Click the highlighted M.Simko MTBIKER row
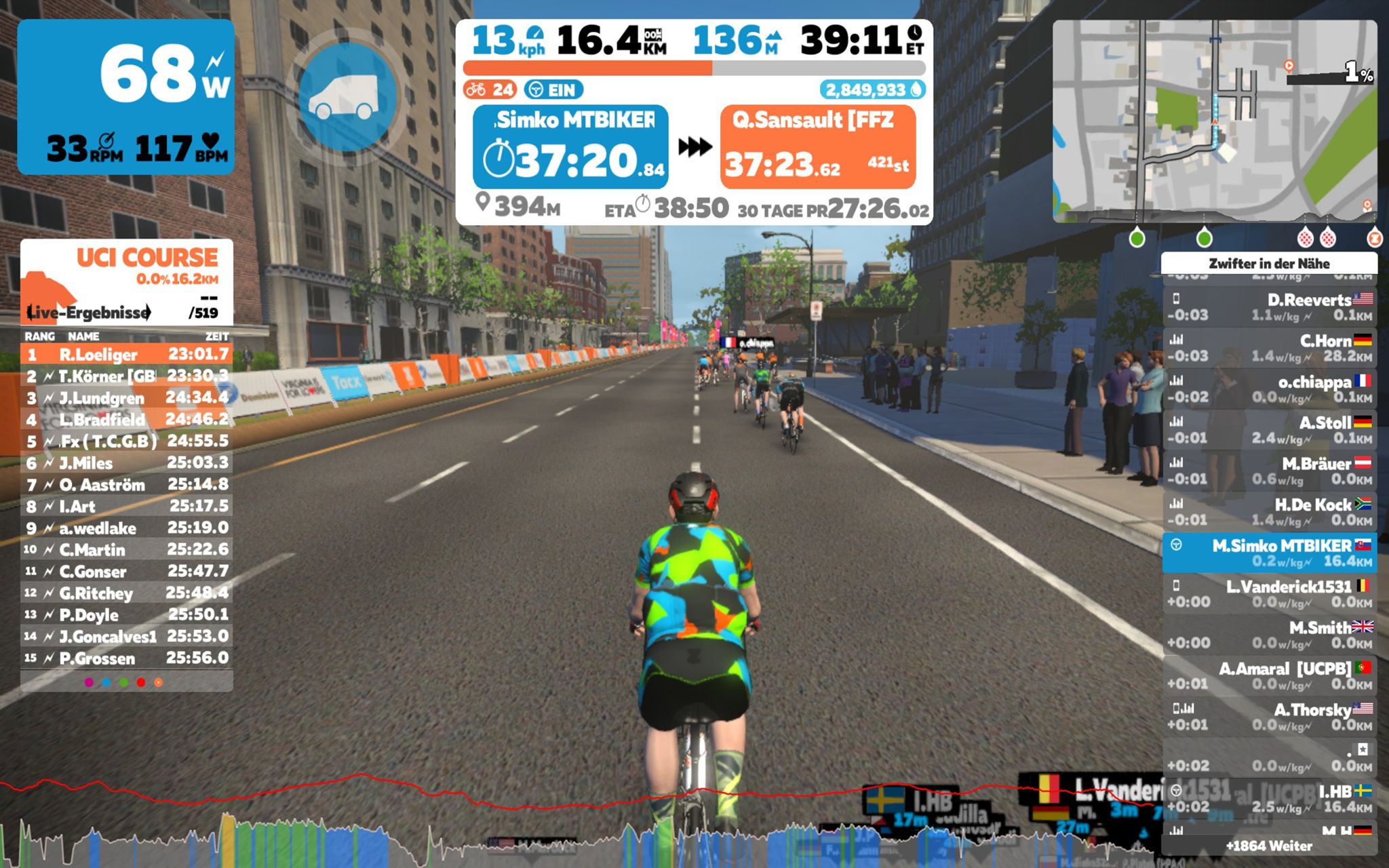 point(1268,553)
